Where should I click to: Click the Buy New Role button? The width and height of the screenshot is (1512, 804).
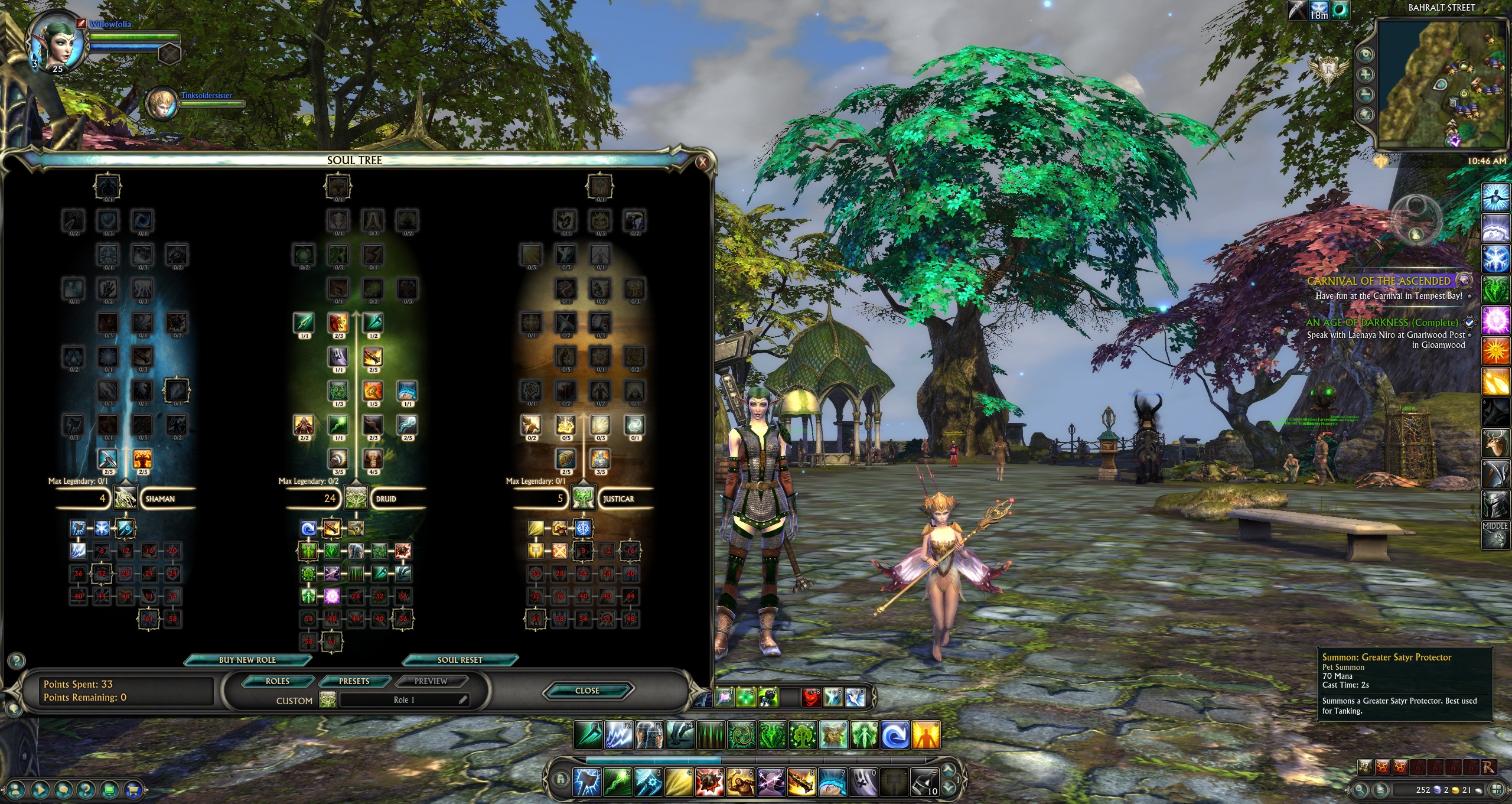[247, 660]
